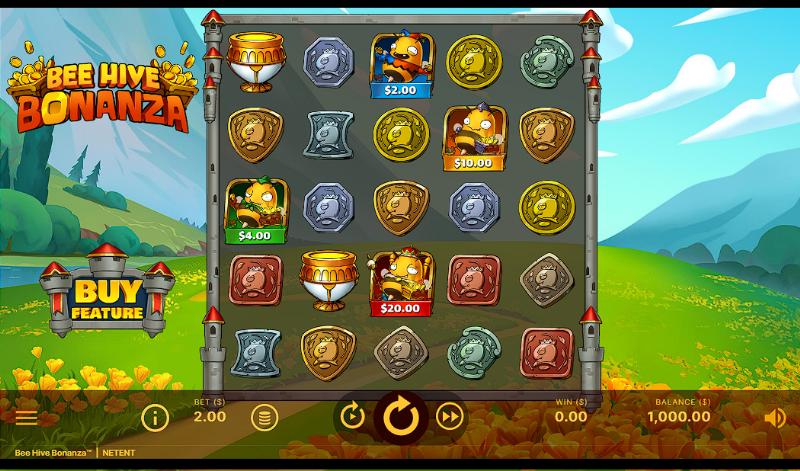Viewport: 800px width, 471px height.
Task: Activate the autoplay button
Action: tap(352, 416)
